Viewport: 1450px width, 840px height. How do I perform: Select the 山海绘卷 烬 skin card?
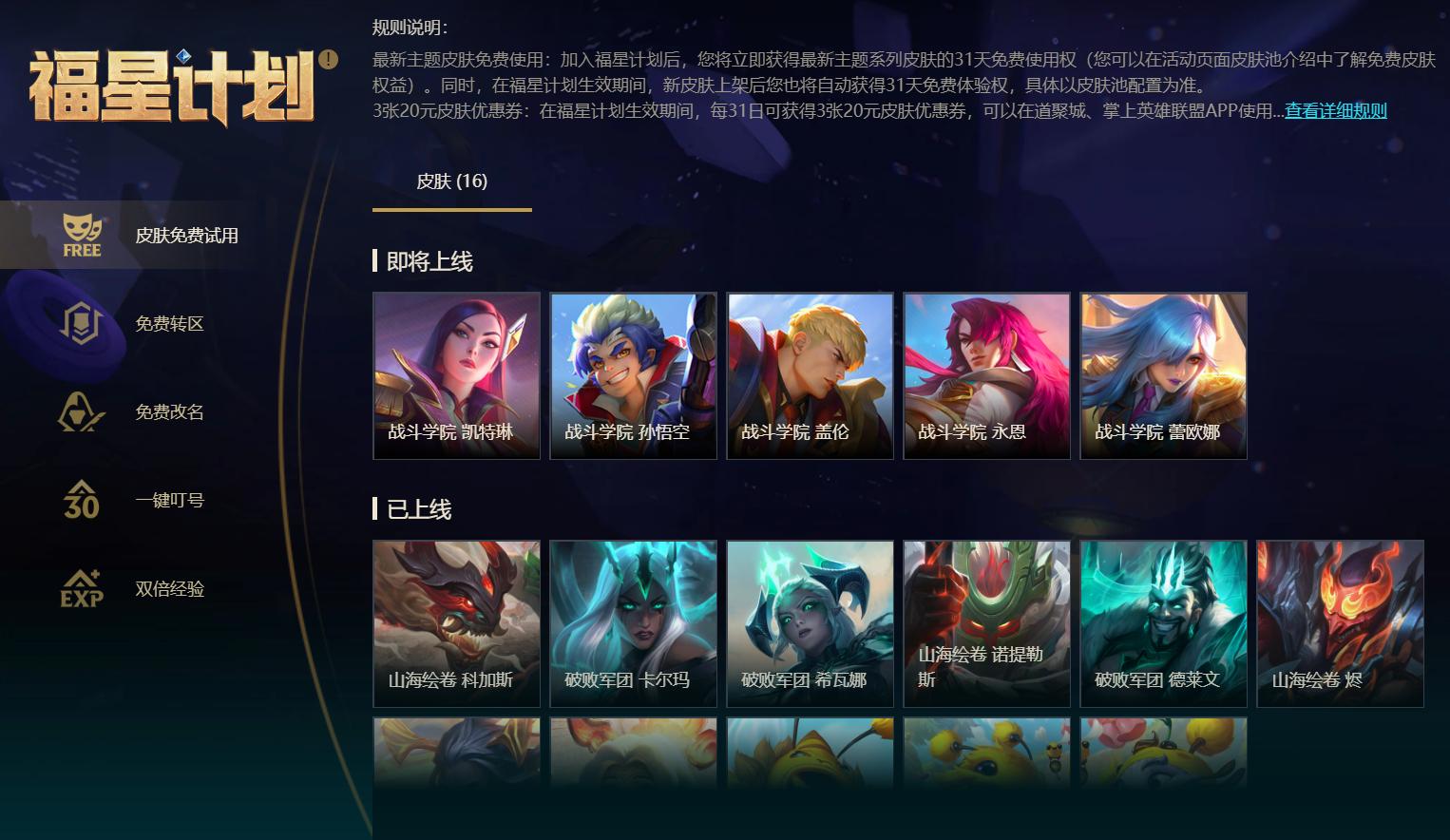coord(1340,623)
